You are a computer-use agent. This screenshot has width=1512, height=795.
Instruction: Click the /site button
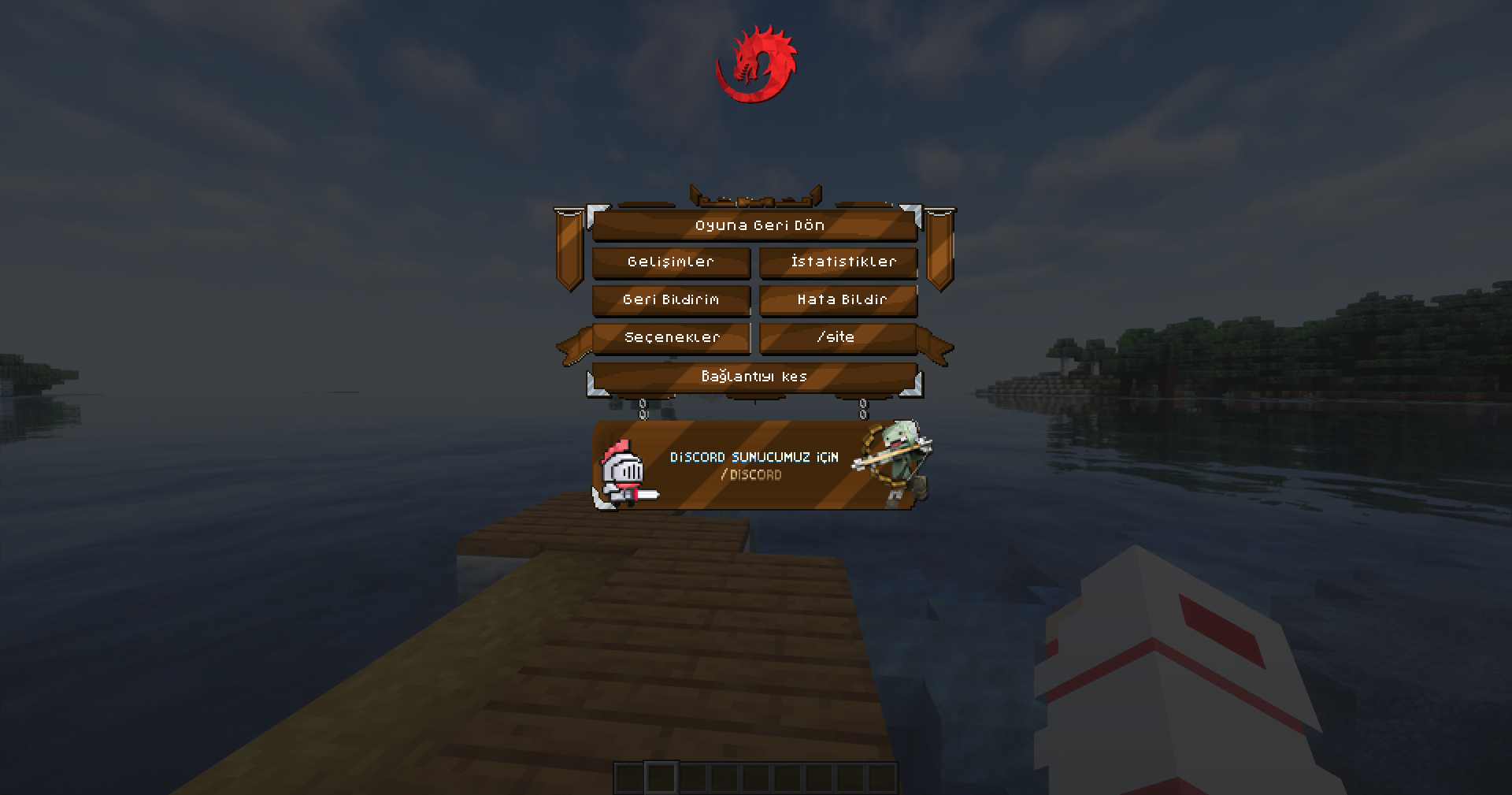click(x=839, y=336)
